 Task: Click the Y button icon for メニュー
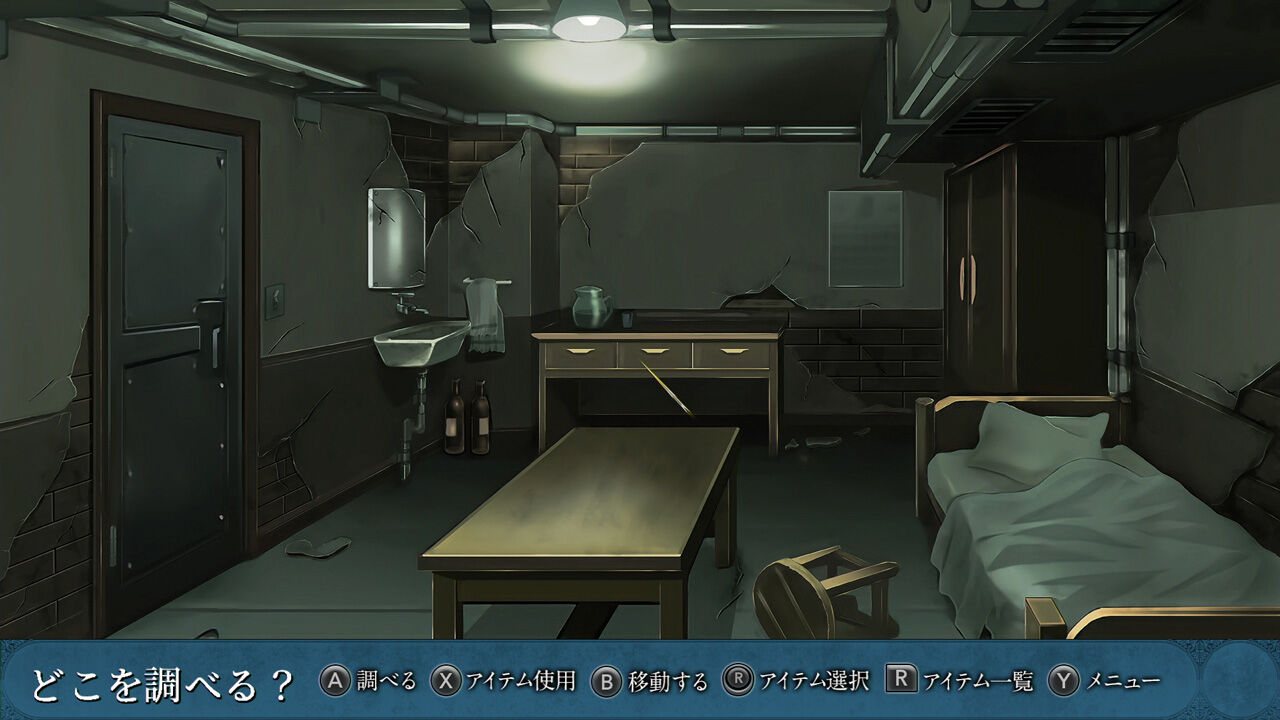tap(1063, 679)
